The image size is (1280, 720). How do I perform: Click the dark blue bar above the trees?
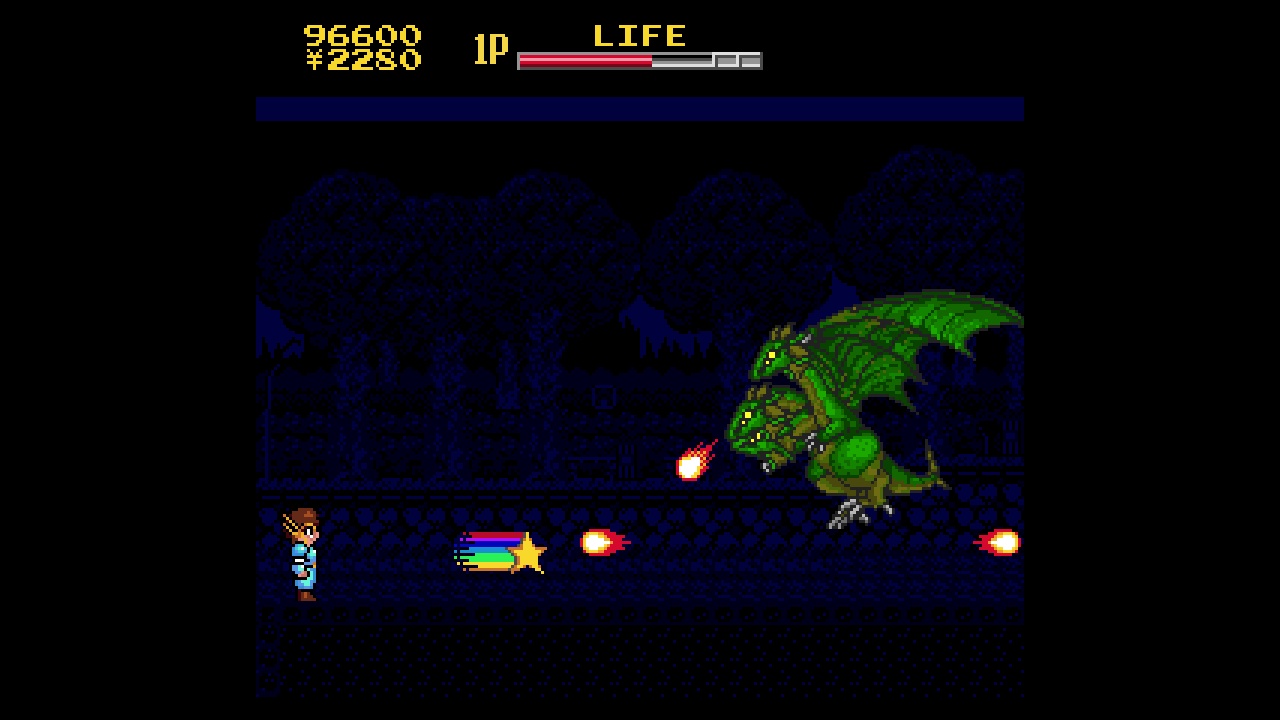[640, 110]
